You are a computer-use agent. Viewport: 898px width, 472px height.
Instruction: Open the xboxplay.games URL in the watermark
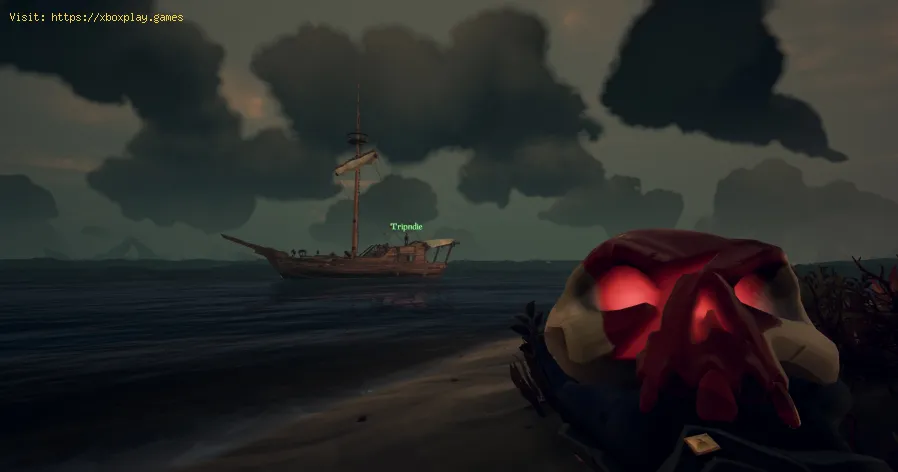[116, 18]
